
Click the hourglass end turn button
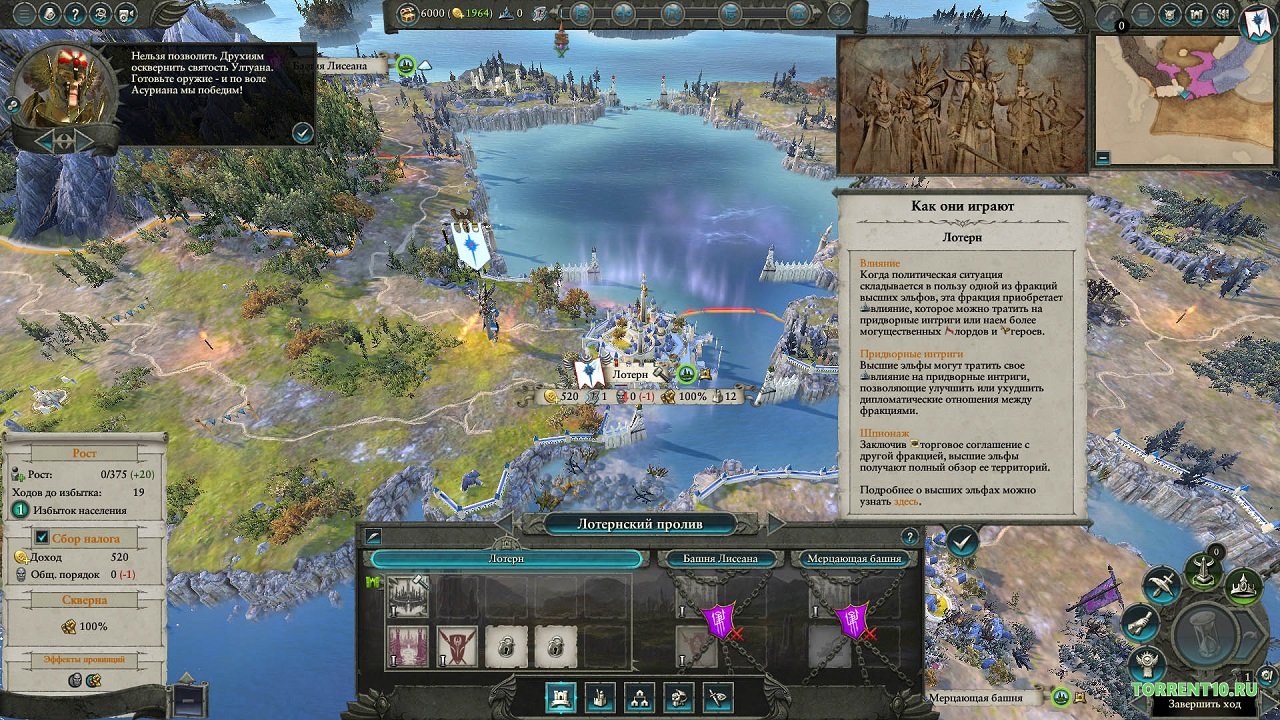(x=1206, y=635)
